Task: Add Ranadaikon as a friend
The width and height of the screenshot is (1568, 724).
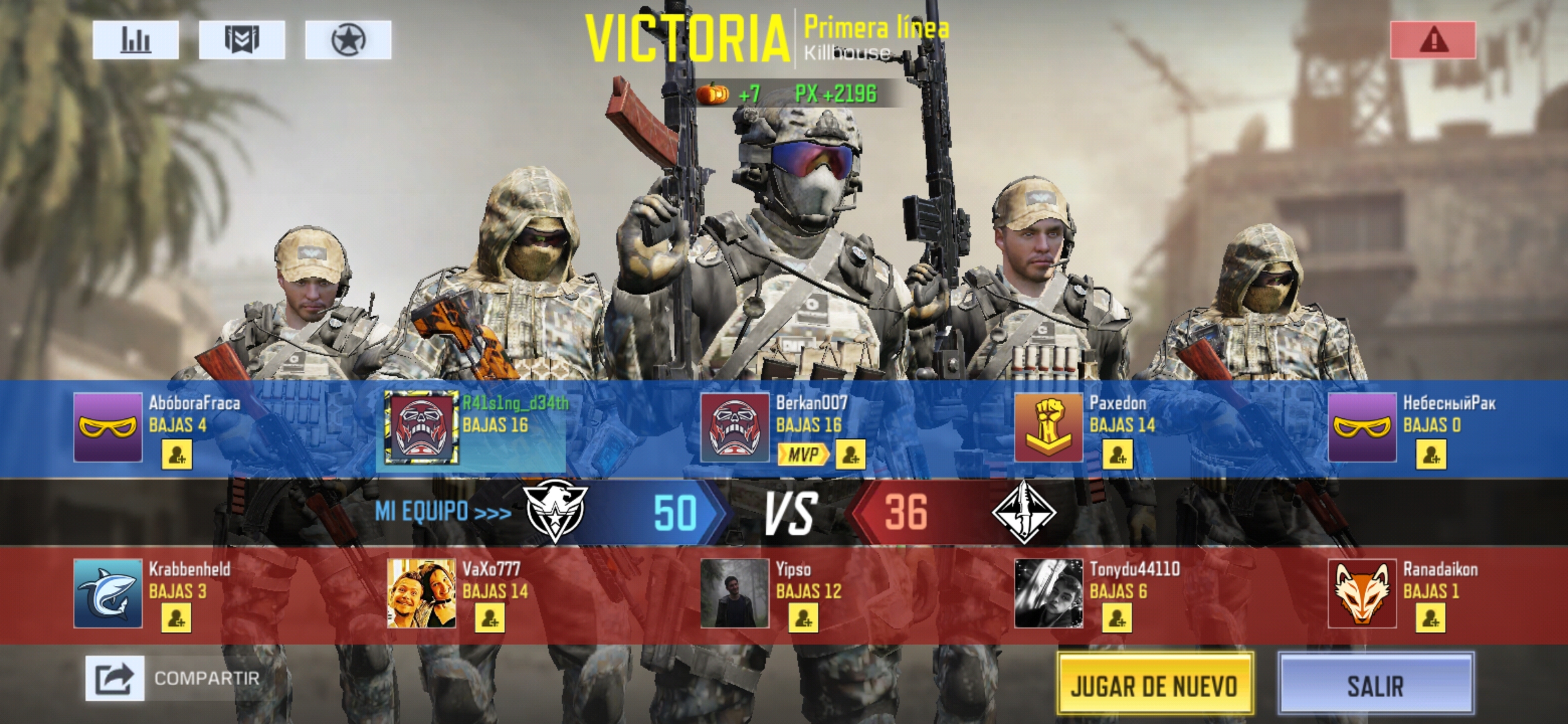Action: pyautogui.click(x=1430, y=617)
